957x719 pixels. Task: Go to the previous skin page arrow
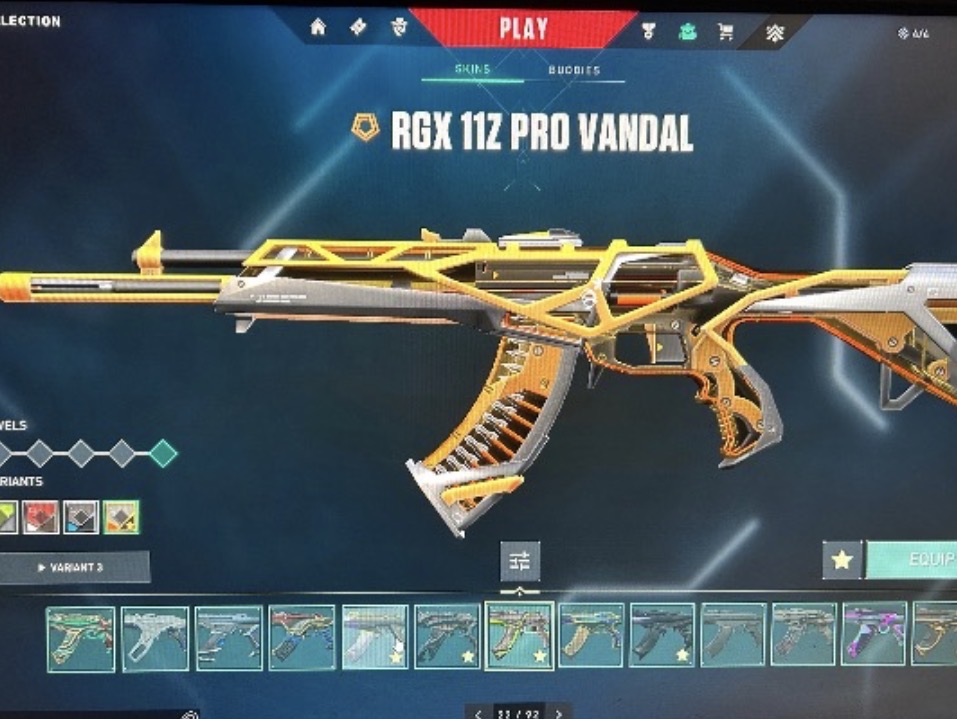[x=479, y=713]
